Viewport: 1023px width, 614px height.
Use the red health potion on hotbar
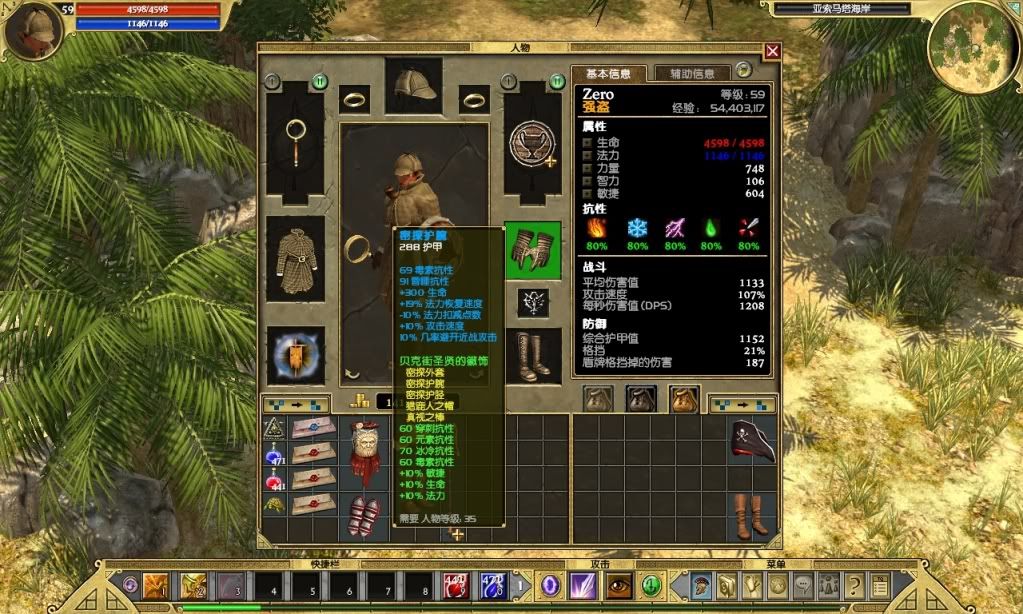pyautogui.click(x=456, y=585)
